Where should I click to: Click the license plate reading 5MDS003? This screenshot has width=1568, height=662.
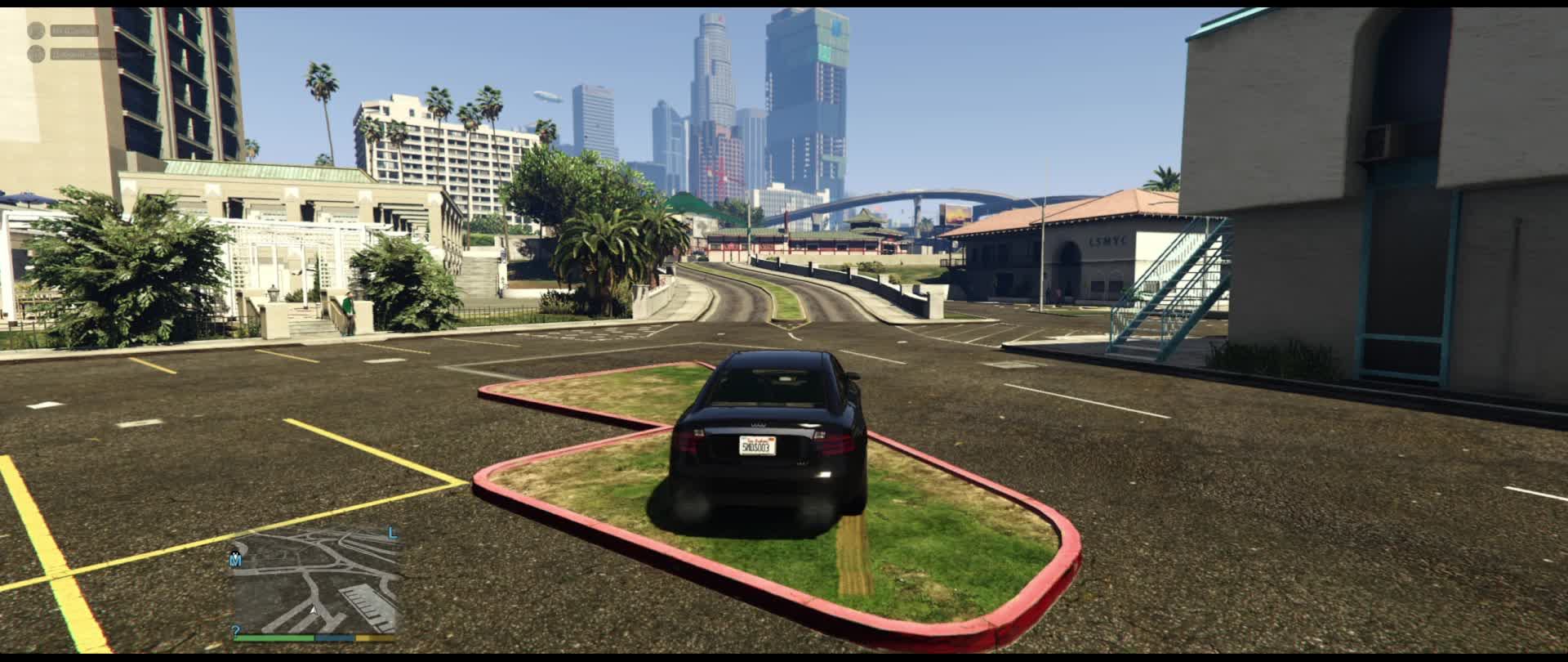[x=759, y=447]
